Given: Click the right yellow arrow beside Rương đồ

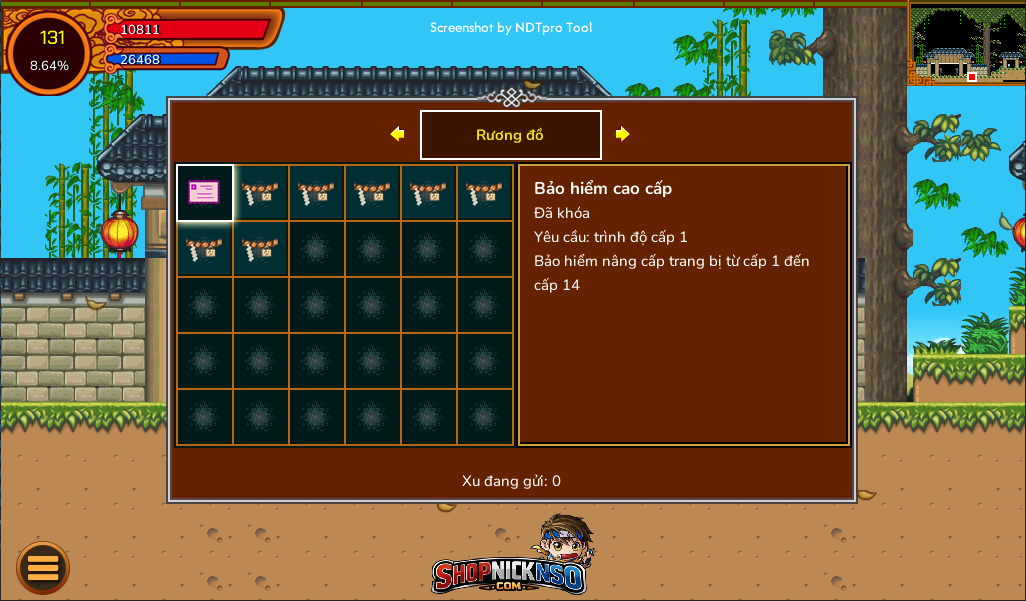Looking at the screenshot, I should coord(622,134).
